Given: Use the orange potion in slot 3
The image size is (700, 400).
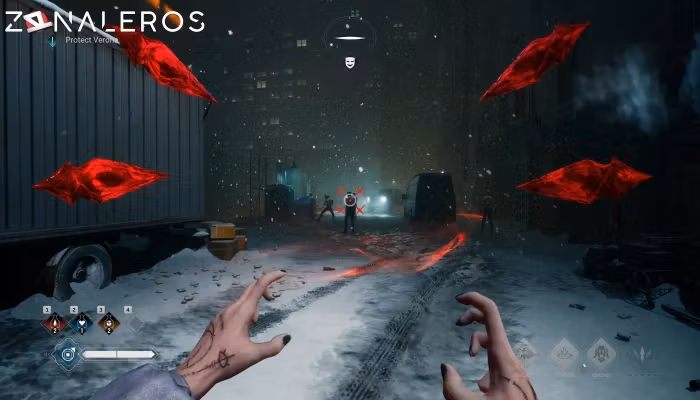Looking at the screenshot, I should pyautogui.click(x=107, y=323).
